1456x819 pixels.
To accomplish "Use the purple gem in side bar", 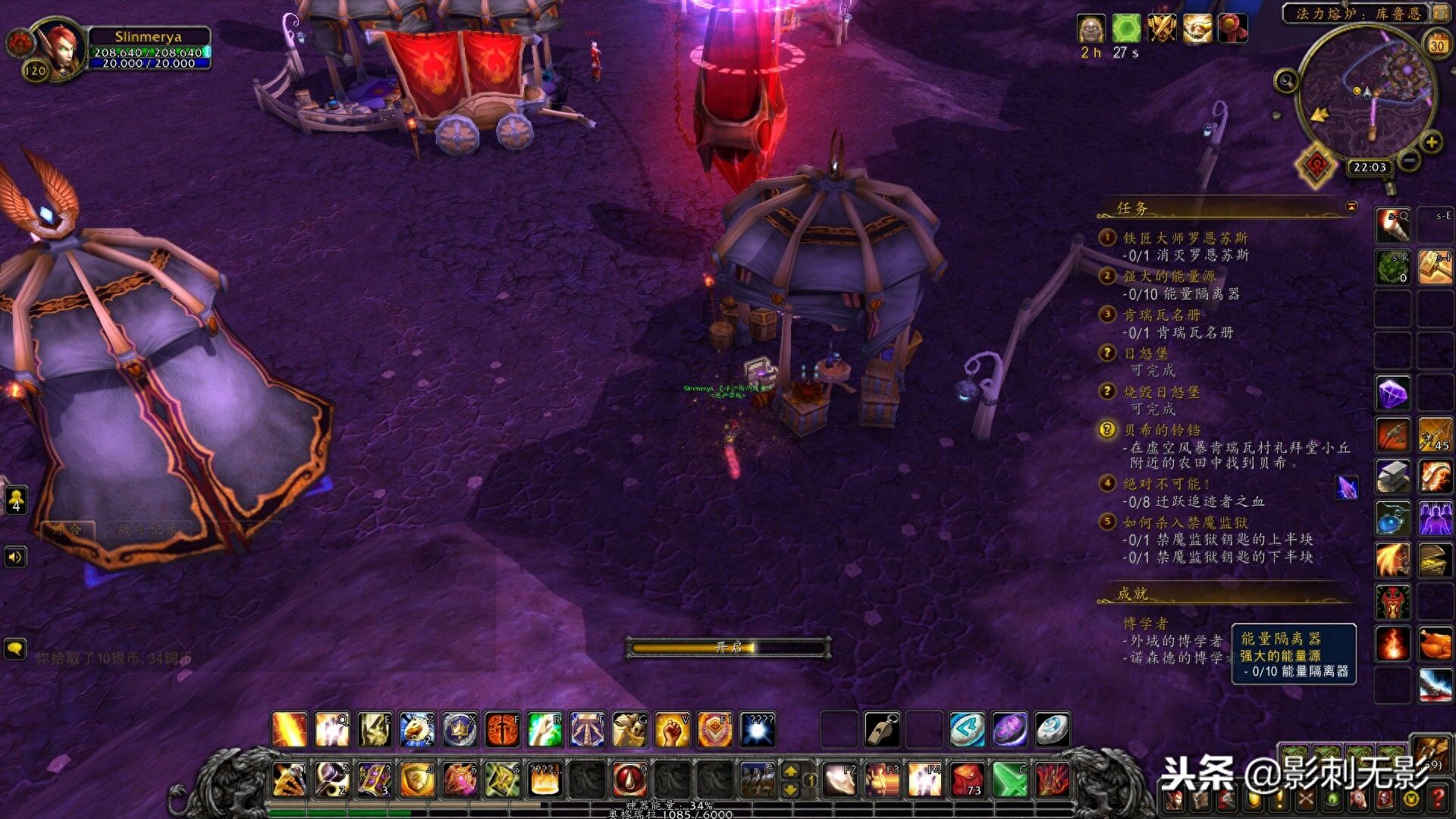I will pyautogui.click(x=1393, y=394).
